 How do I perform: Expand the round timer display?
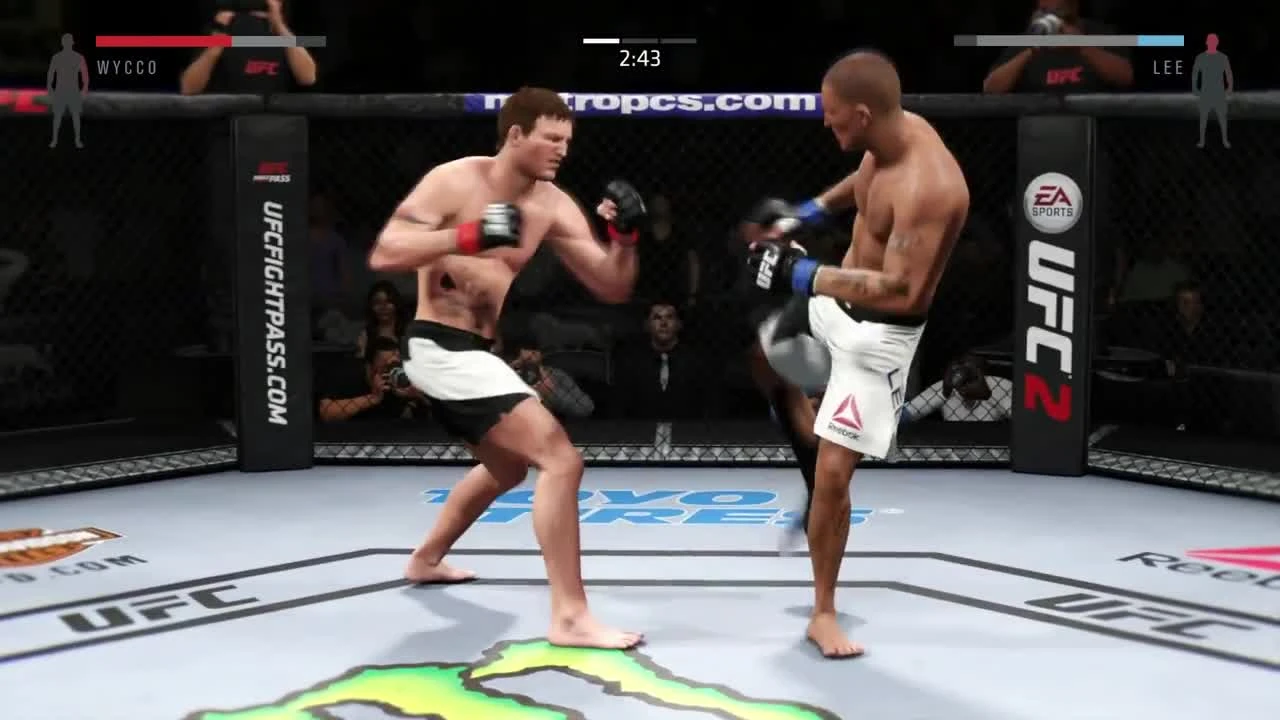tap(640, 59)
